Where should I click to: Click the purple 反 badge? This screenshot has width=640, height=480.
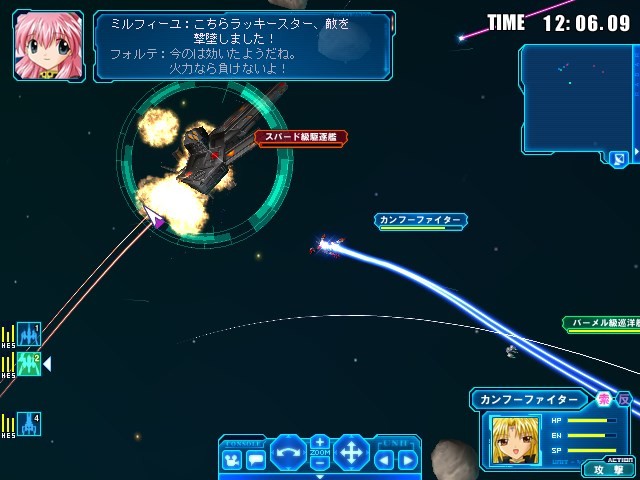[624, 399]
